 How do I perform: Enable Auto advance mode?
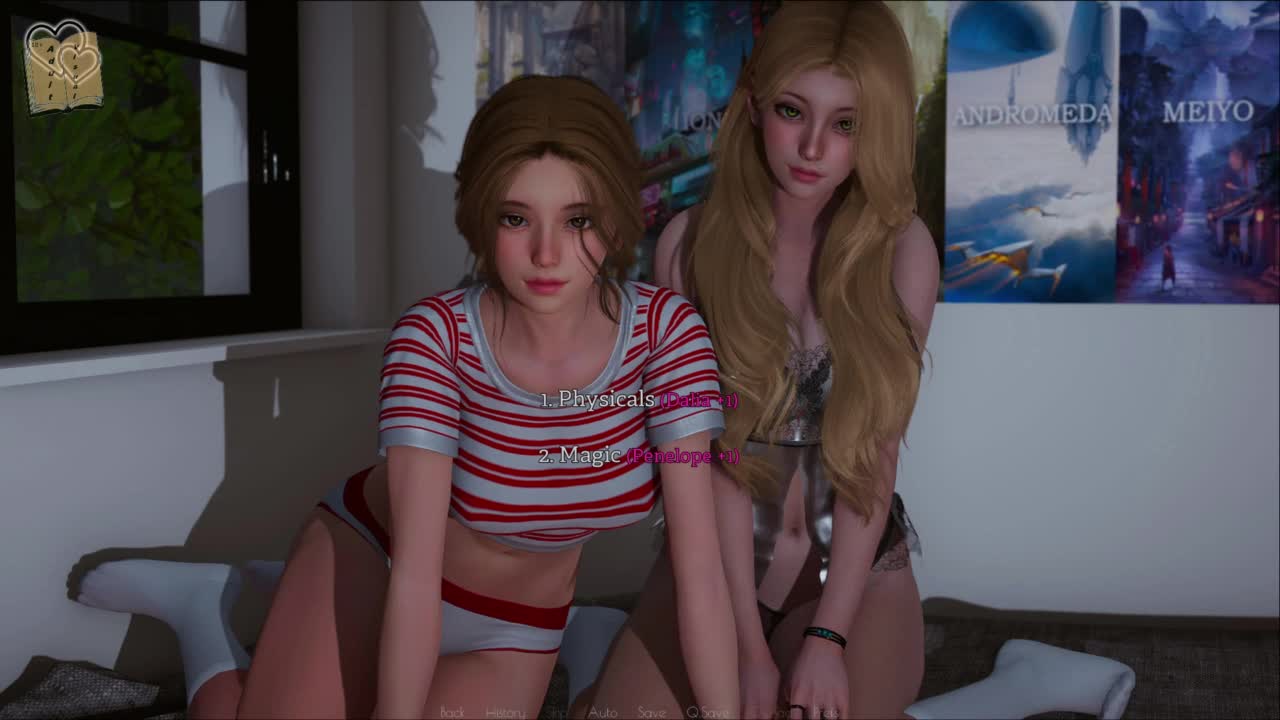click(602, 712)
